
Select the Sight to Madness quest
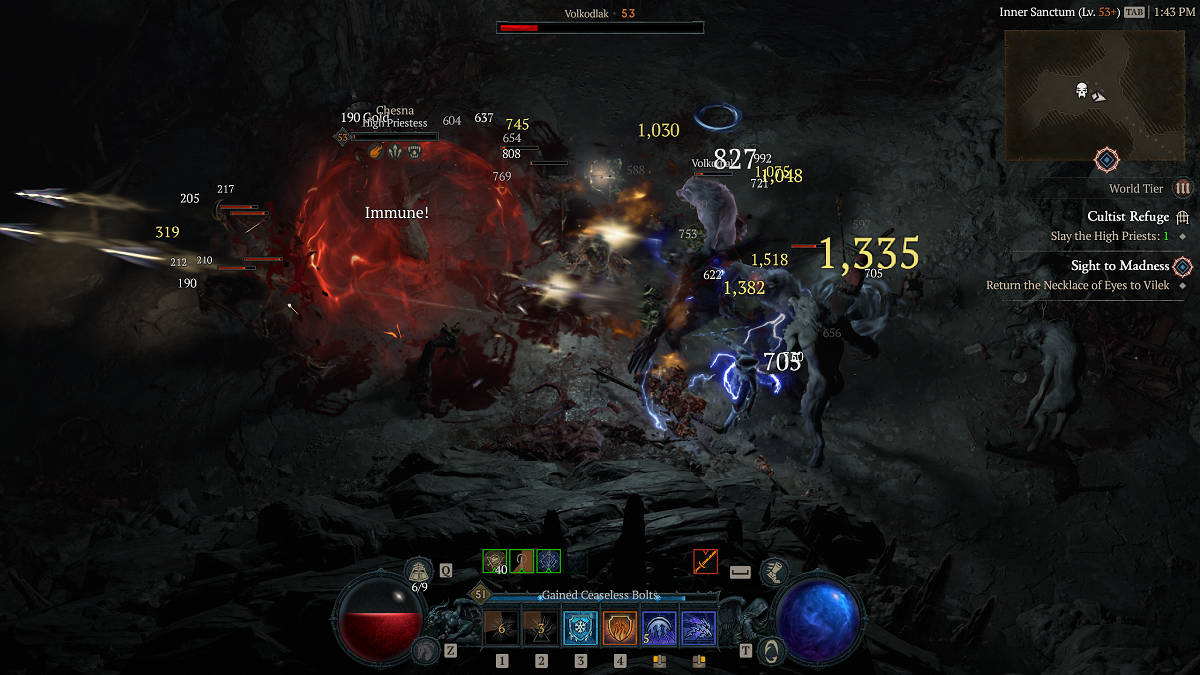point(1119,266)
